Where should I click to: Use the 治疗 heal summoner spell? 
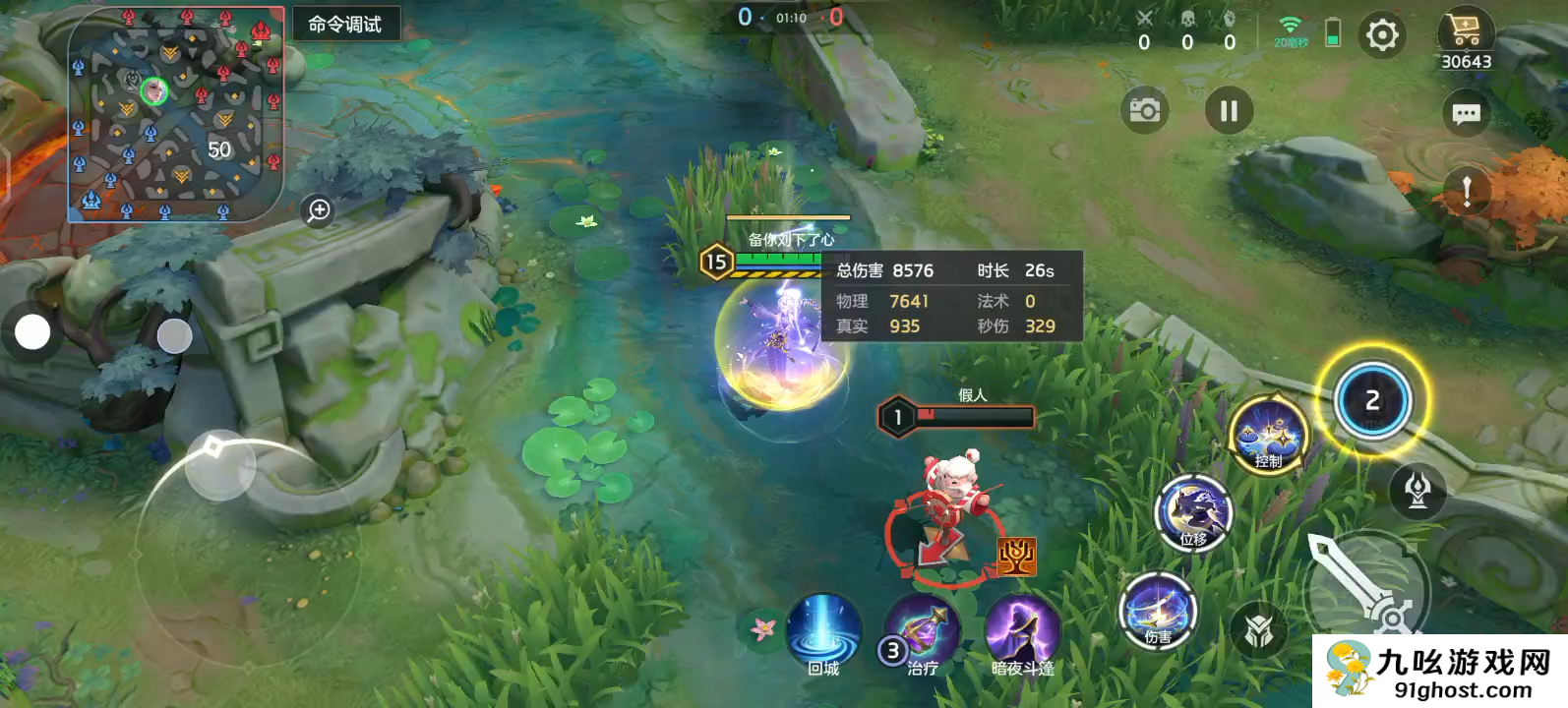click(x=923, y=634)
